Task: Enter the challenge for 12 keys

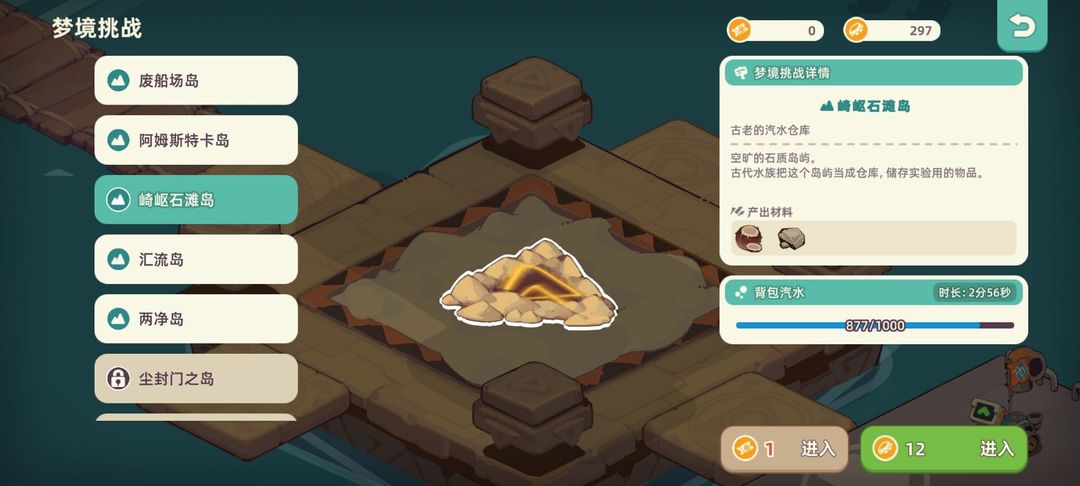Action: click(943, 449)
